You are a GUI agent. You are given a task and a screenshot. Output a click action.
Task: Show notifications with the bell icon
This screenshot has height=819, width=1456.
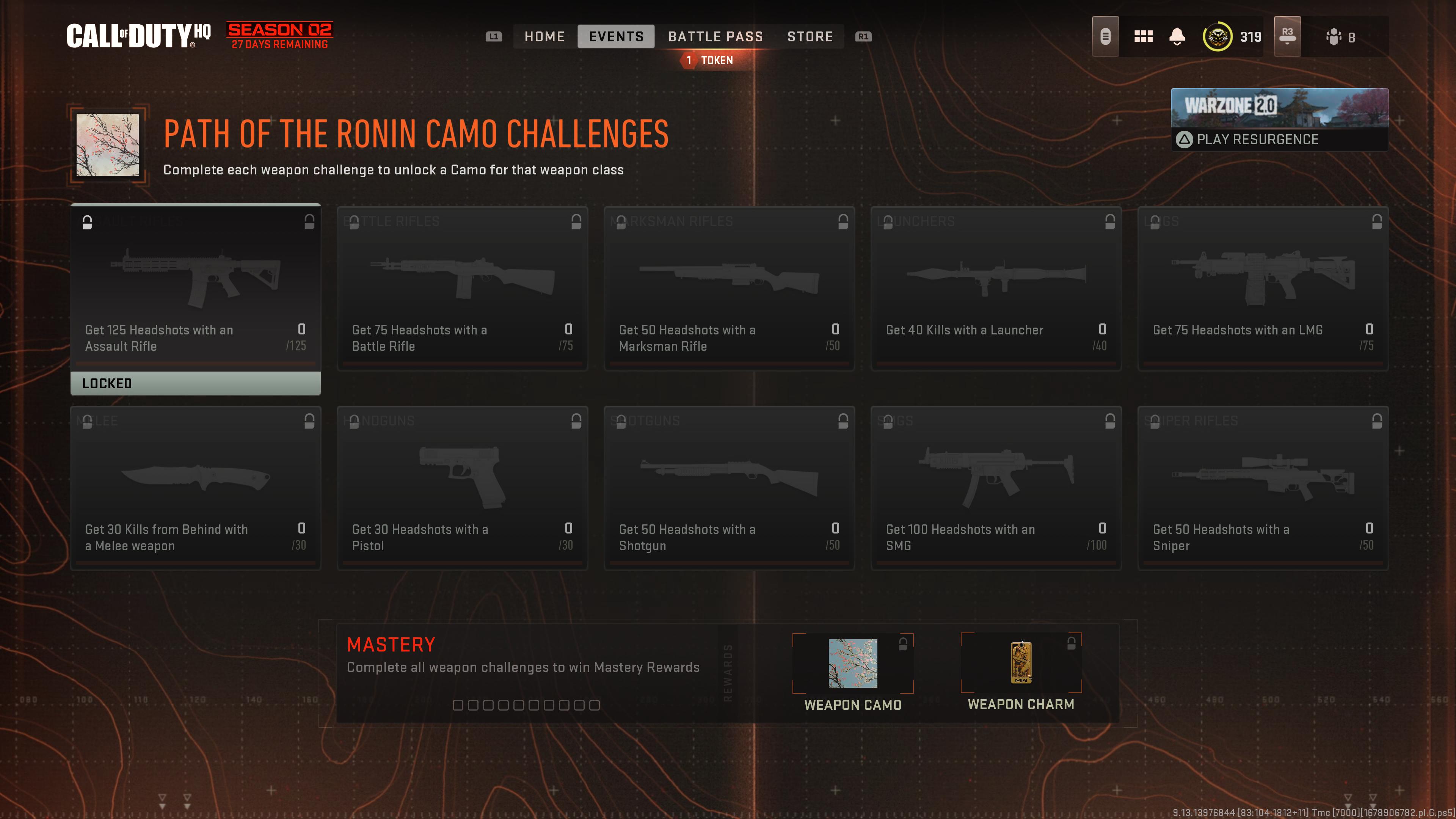pos(1177,37)
